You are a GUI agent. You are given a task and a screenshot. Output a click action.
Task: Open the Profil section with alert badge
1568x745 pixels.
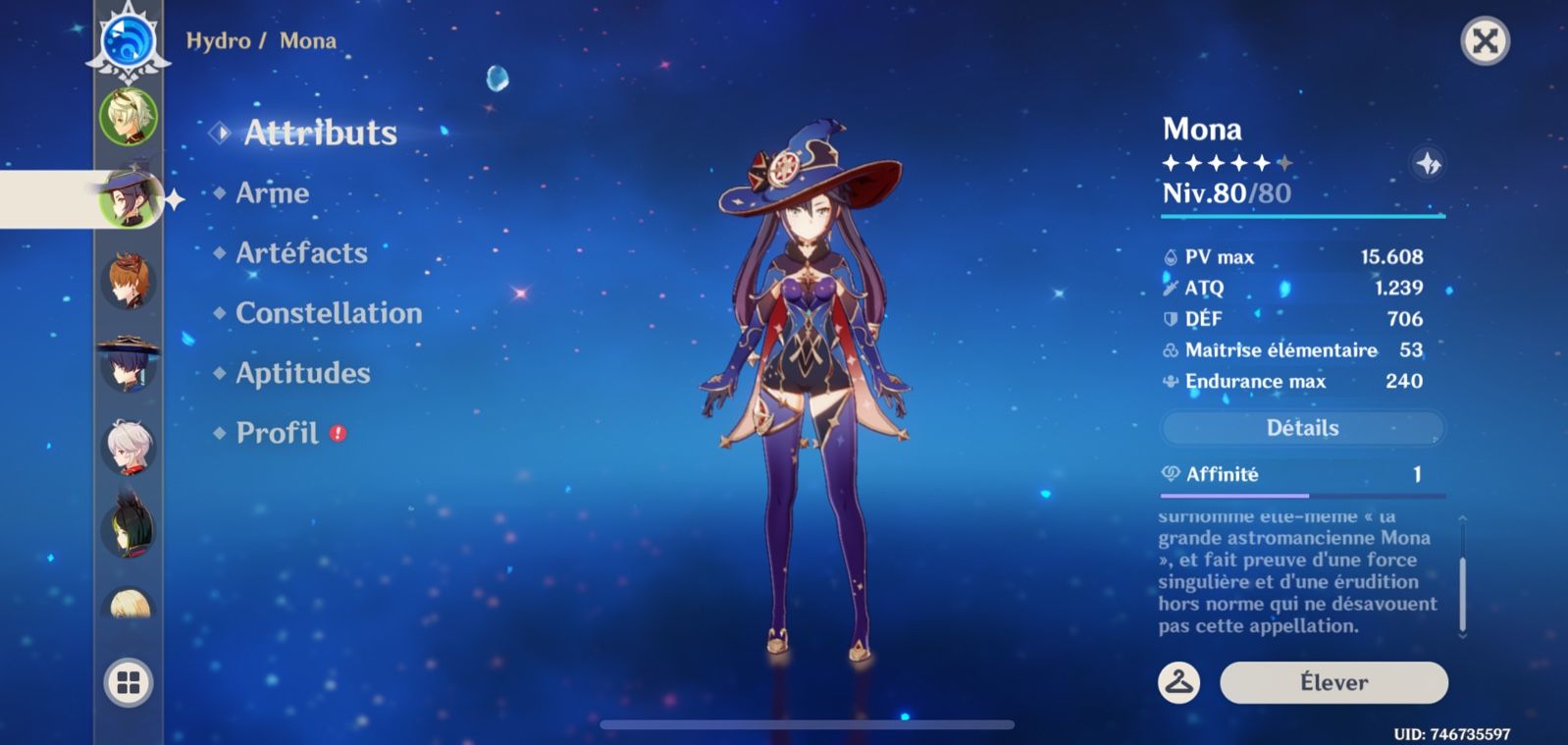[278, 432]
